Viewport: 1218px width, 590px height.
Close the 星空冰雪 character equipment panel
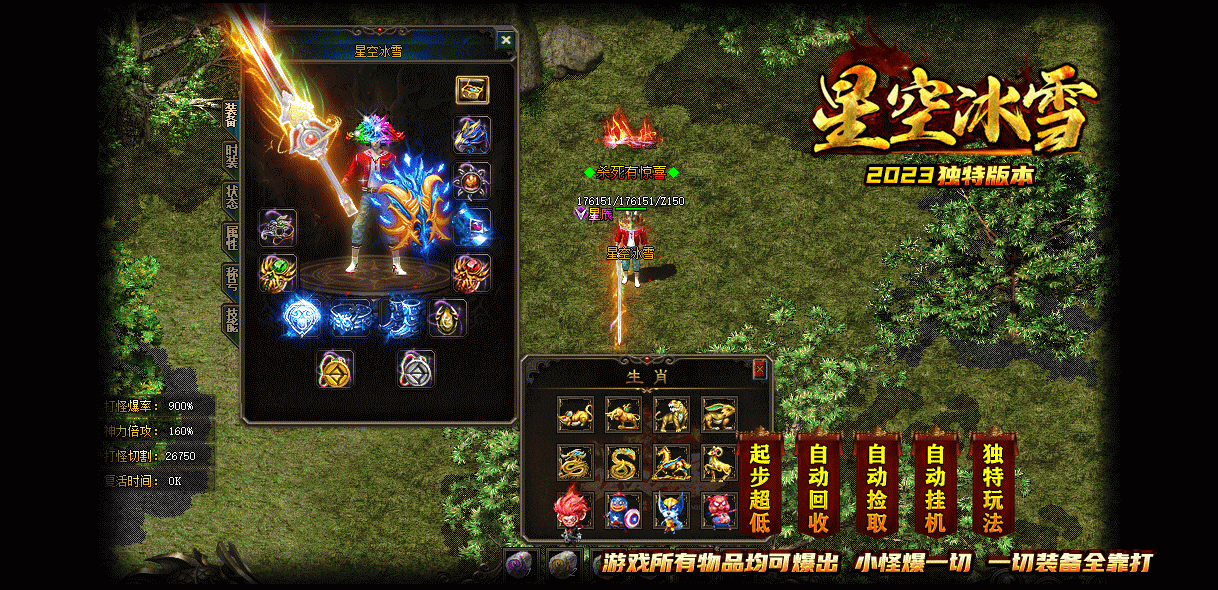point(506,40)
